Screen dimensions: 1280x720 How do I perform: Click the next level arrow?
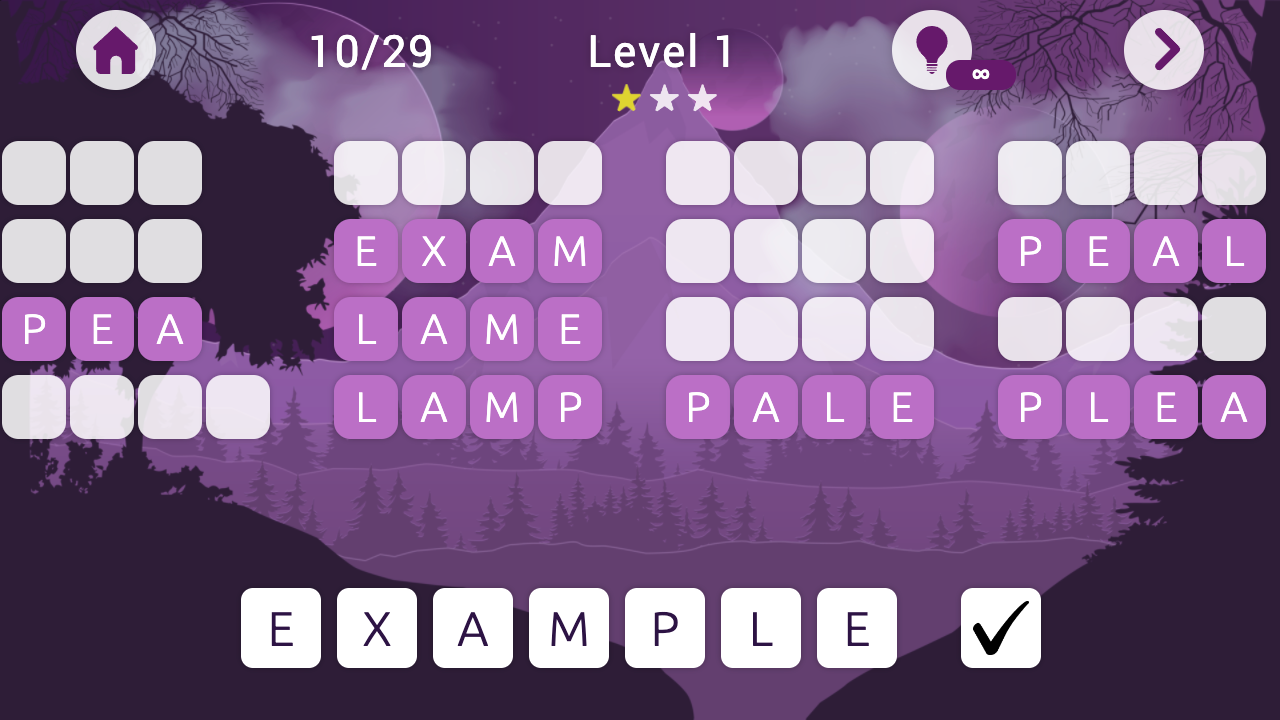[x=1163, y=50]
